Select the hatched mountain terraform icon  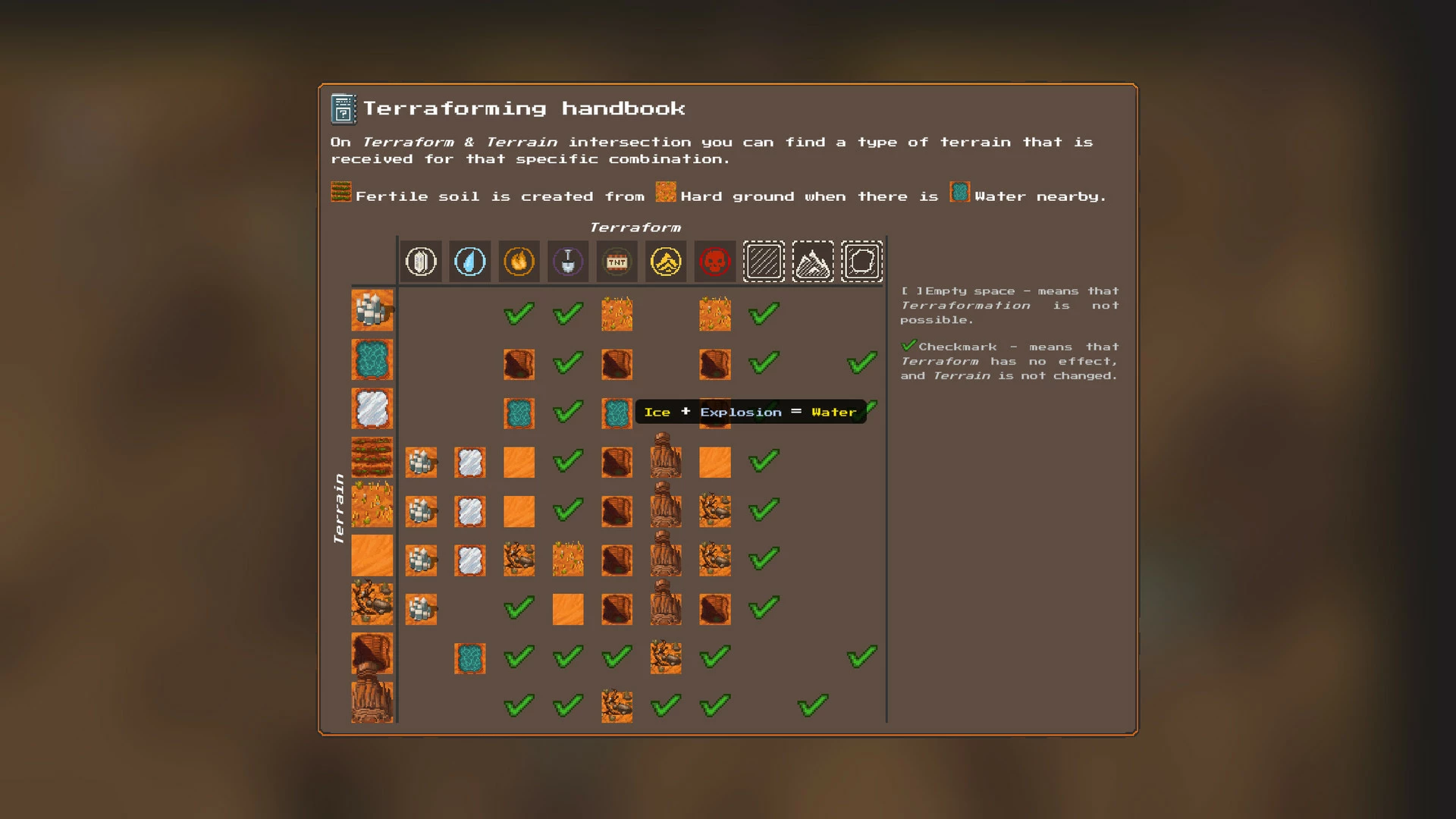click(x=812, y=262)
